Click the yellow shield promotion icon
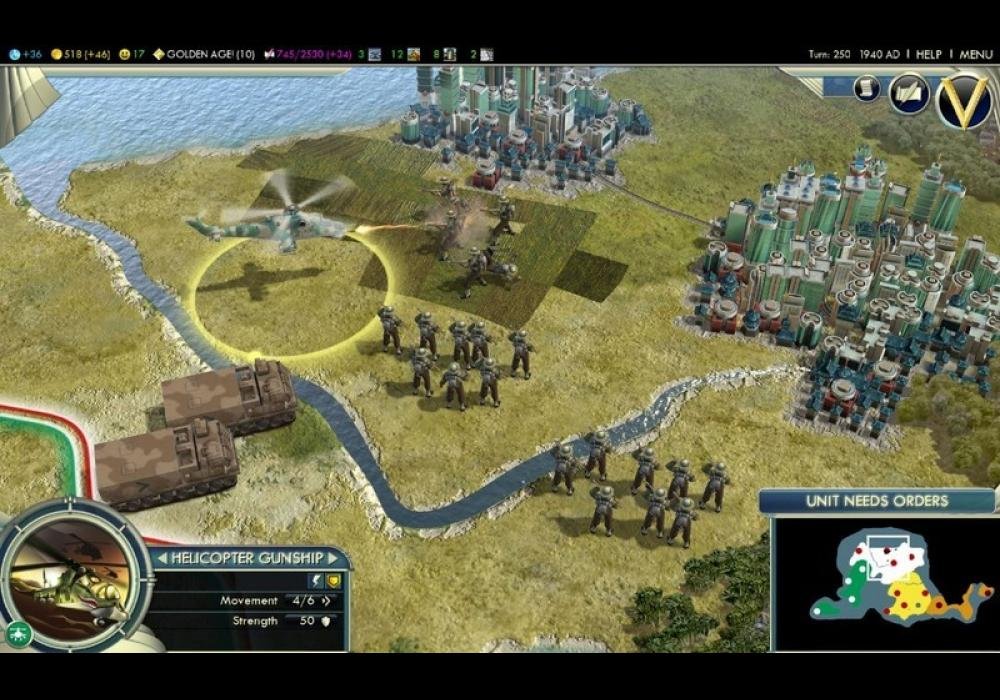Viewport: 1000px width, 700px height. pos(333,581)
